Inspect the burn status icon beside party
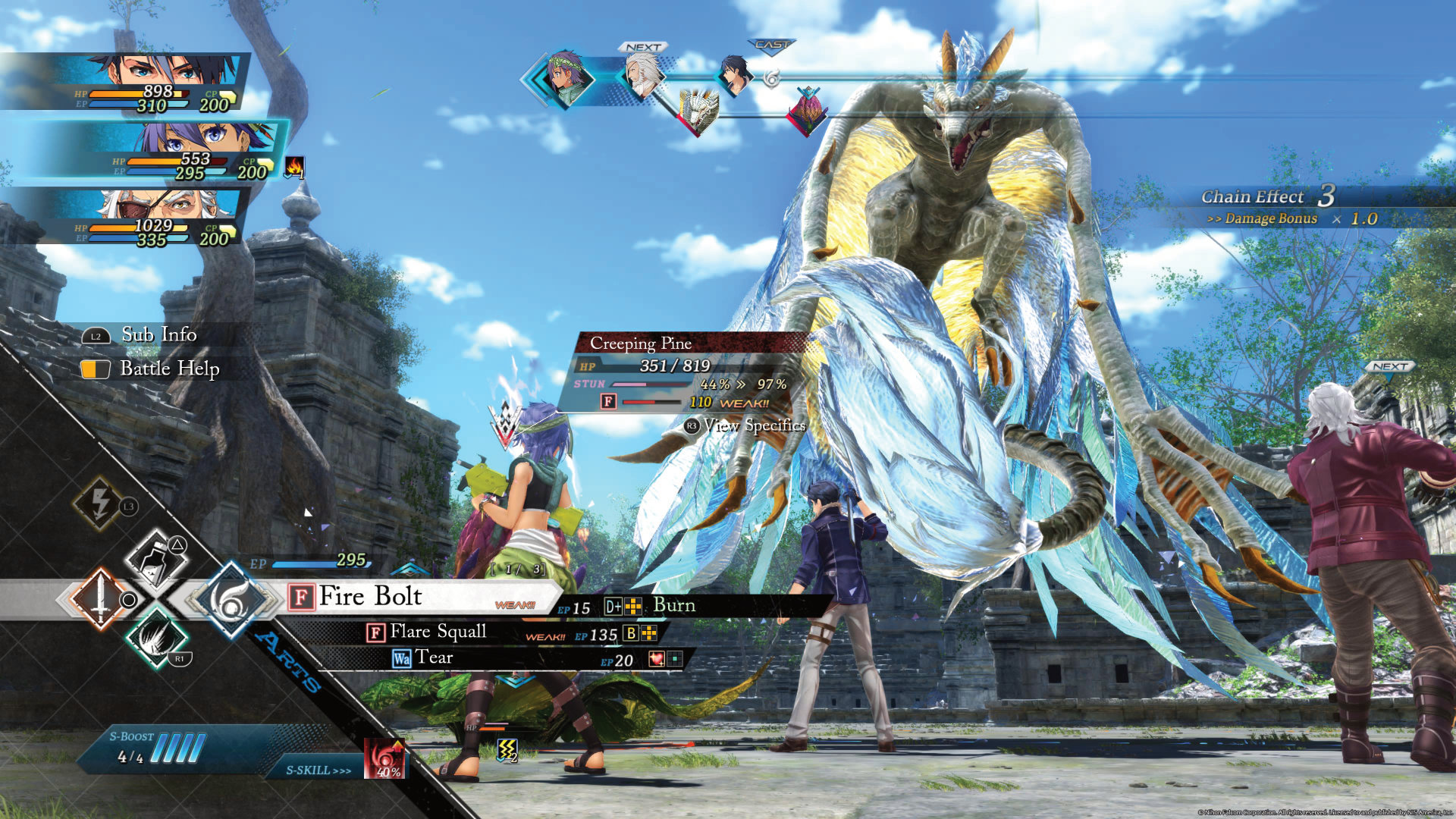Screen dimensions: 1456x819 point(294,167)
